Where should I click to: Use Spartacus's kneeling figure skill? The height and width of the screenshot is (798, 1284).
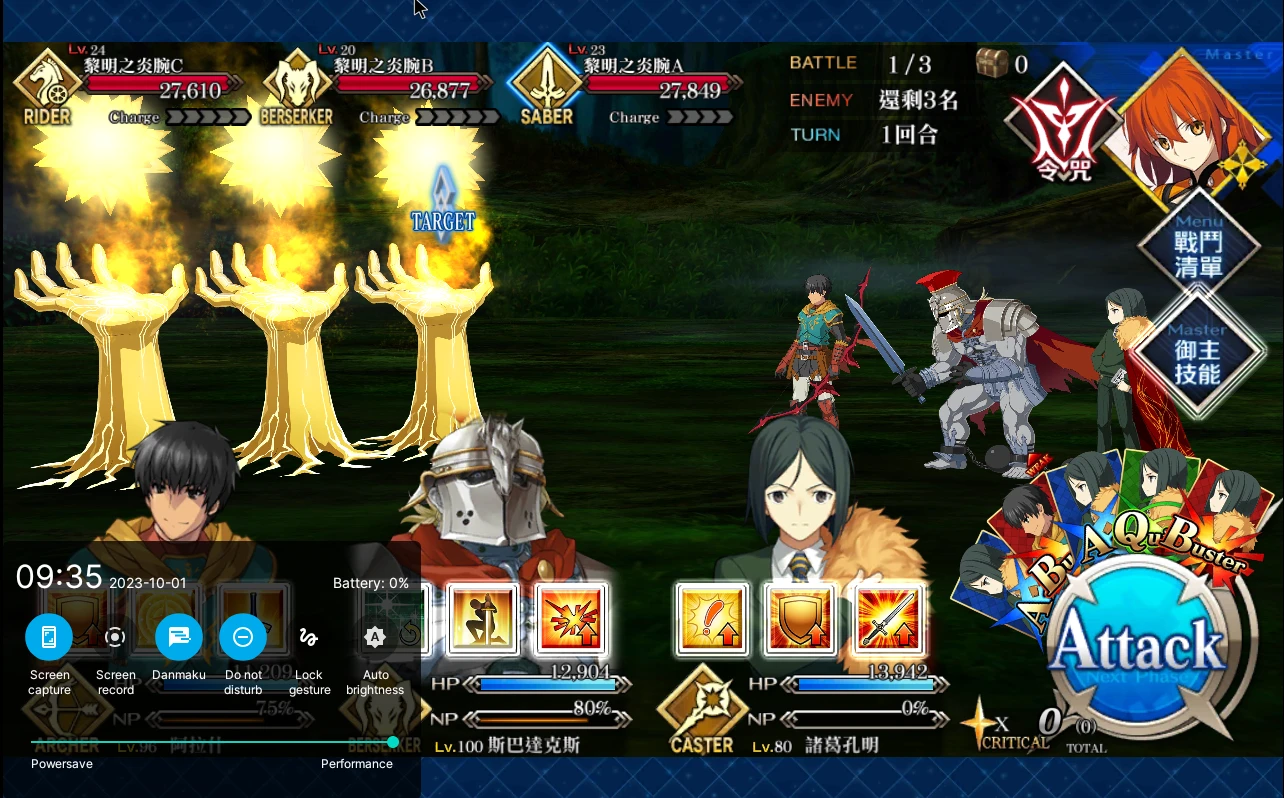point(483,618)
